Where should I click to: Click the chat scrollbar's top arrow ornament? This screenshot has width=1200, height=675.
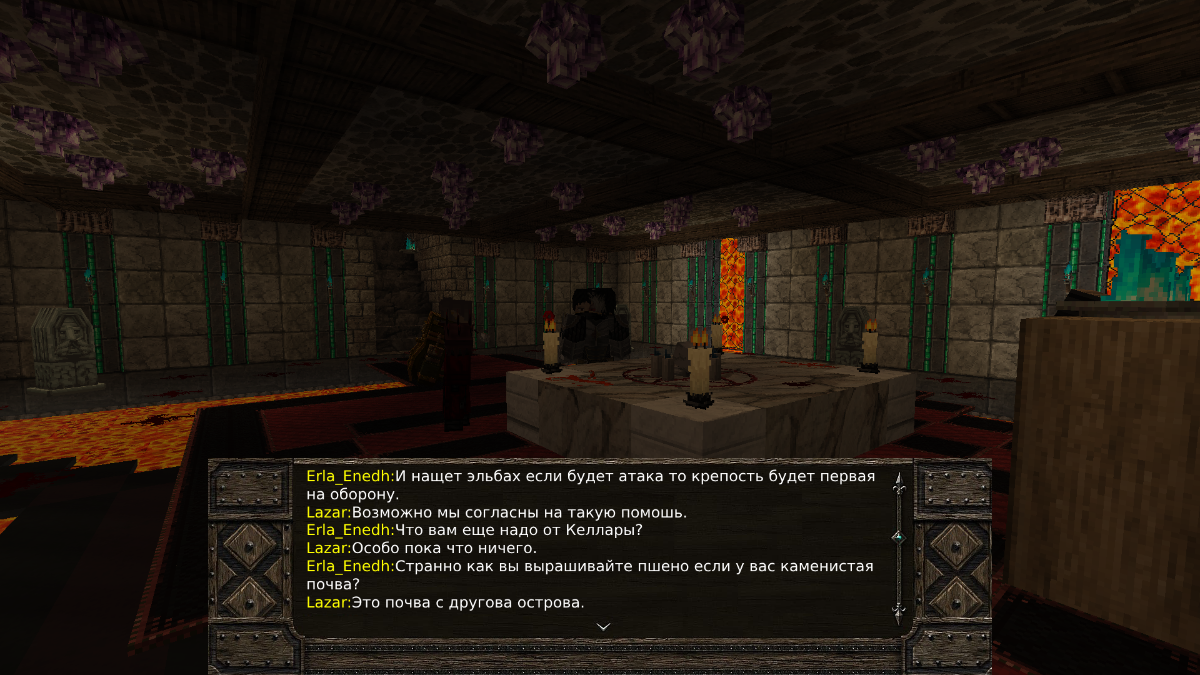pos(898,483)
